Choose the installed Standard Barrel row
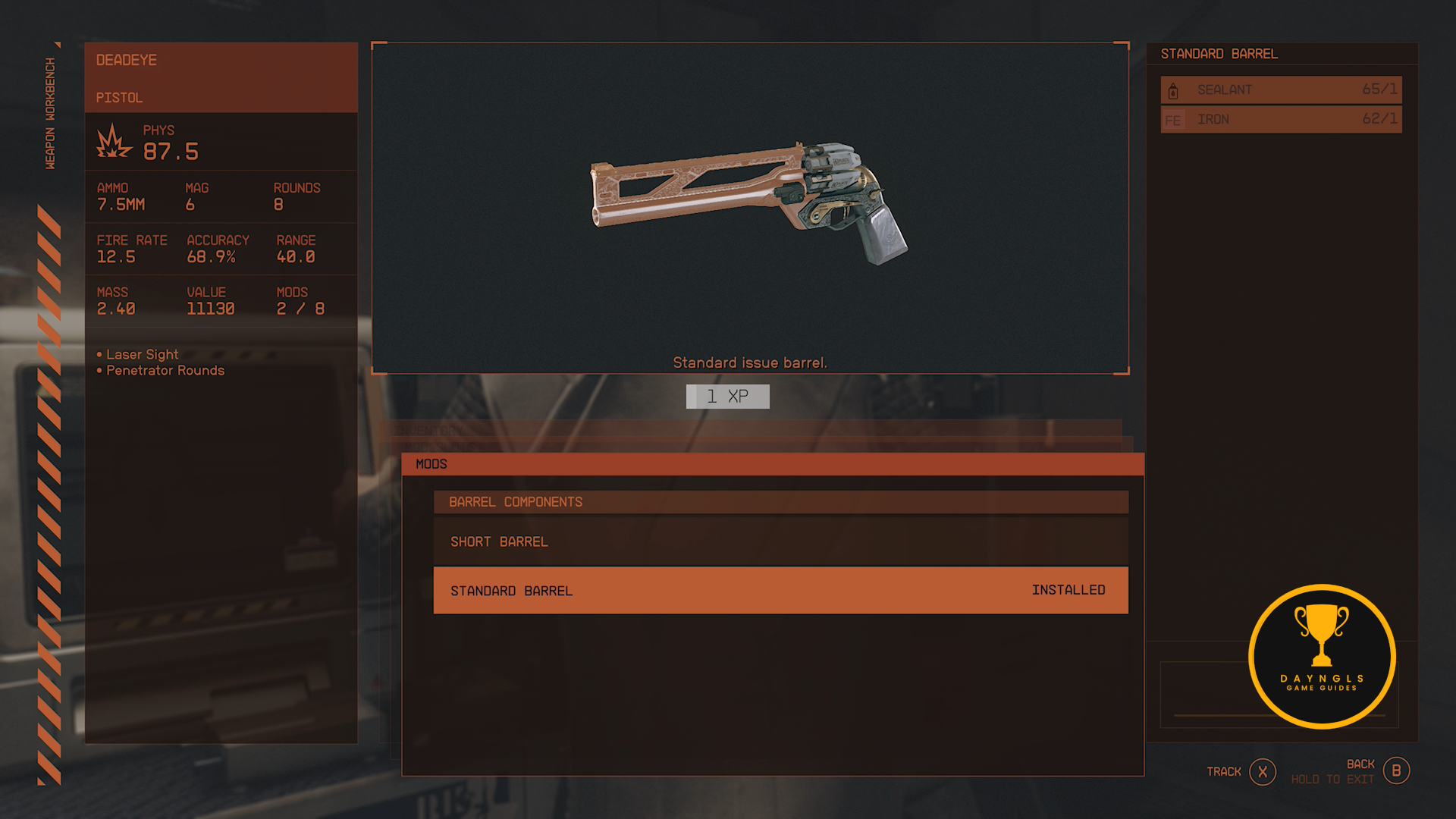This screenshot has height=819, width=1456. [x=780, y=590]
